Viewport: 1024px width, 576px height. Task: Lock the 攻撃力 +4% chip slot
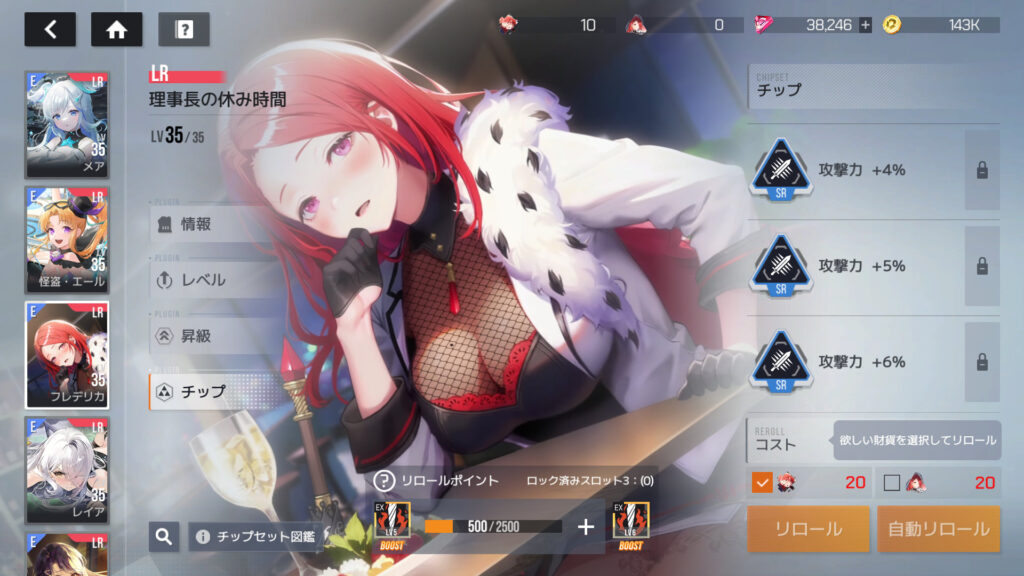point(982,170)
